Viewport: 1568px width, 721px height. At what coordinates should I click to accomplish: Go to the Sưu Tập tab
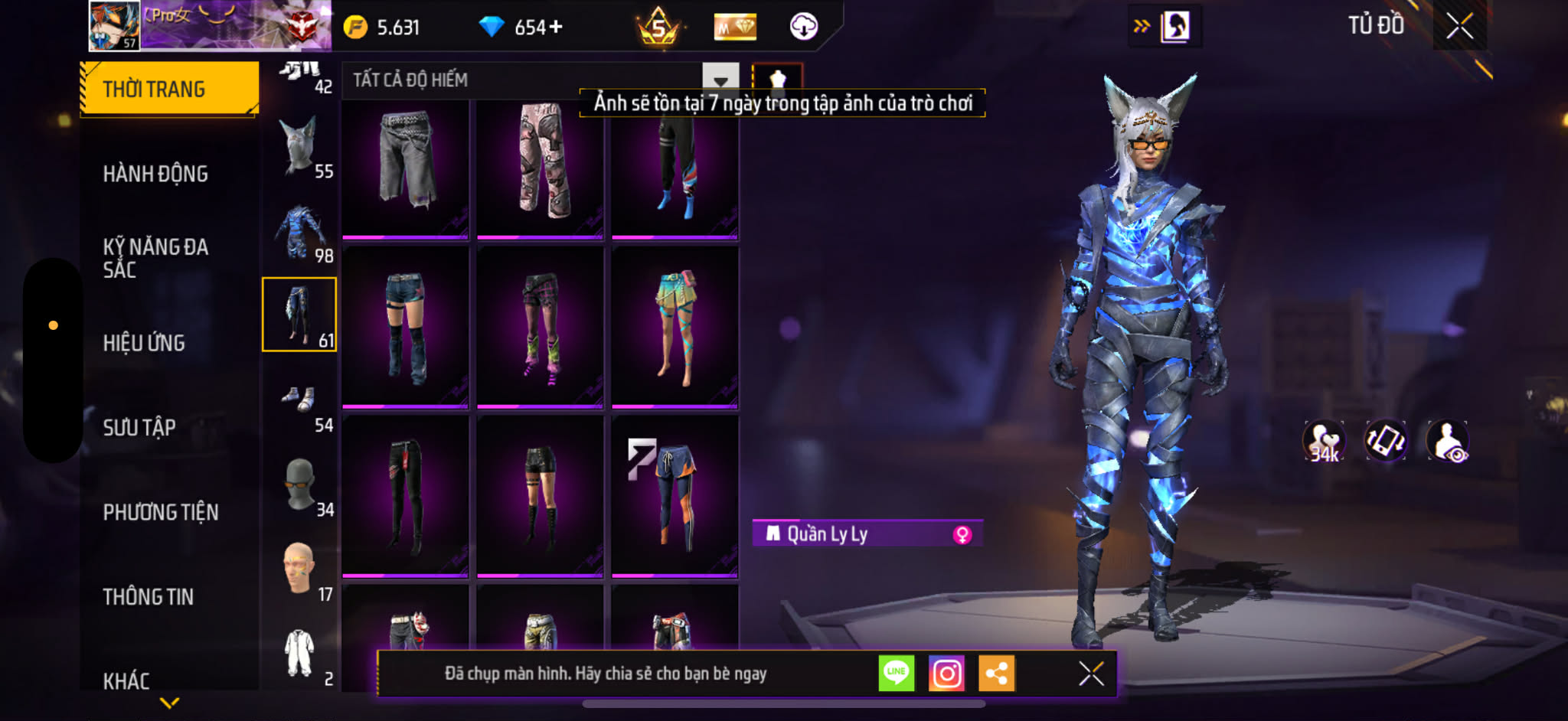coord(139,427)
